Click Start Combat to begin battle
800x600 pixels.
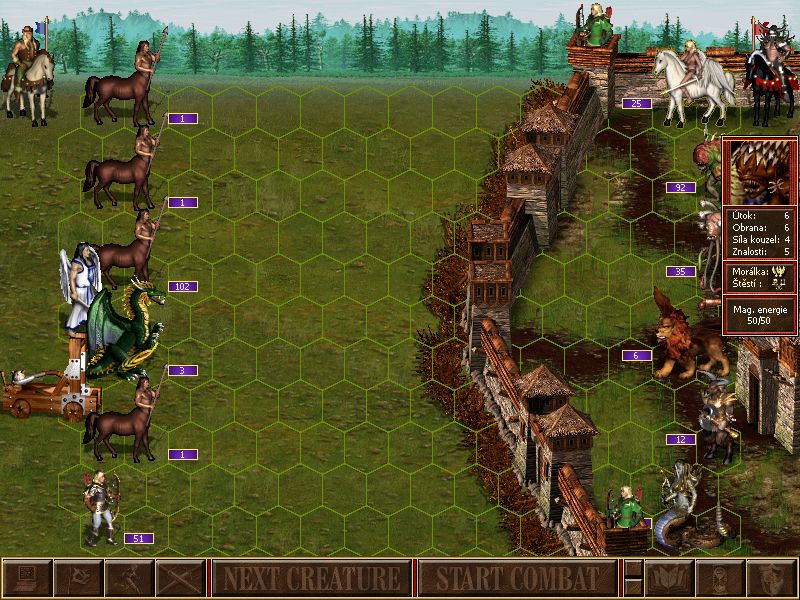pyautogui.click(x=517, y=578)
